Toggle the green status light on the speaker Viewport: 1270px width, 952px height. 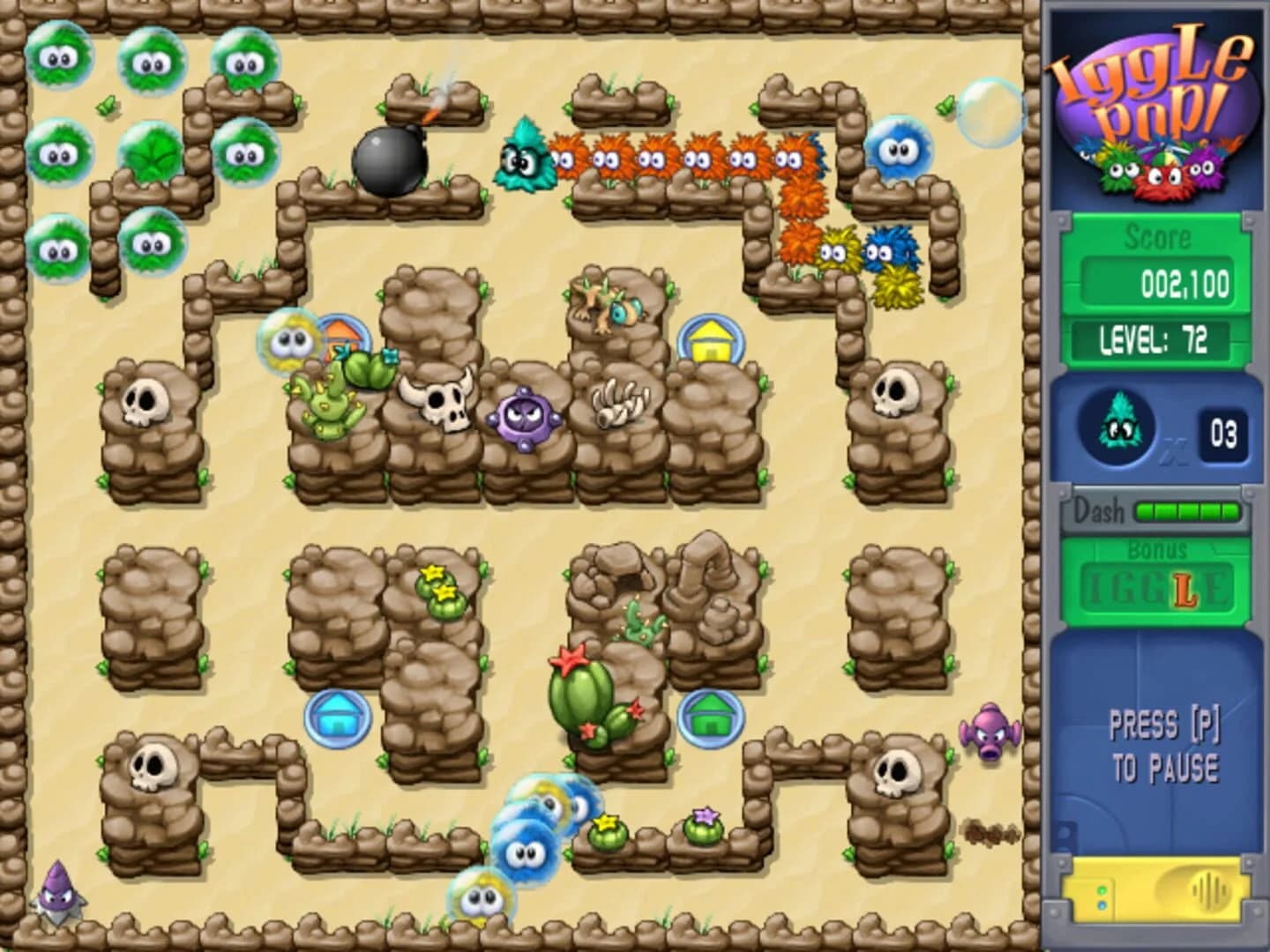tap(1102, 890)
